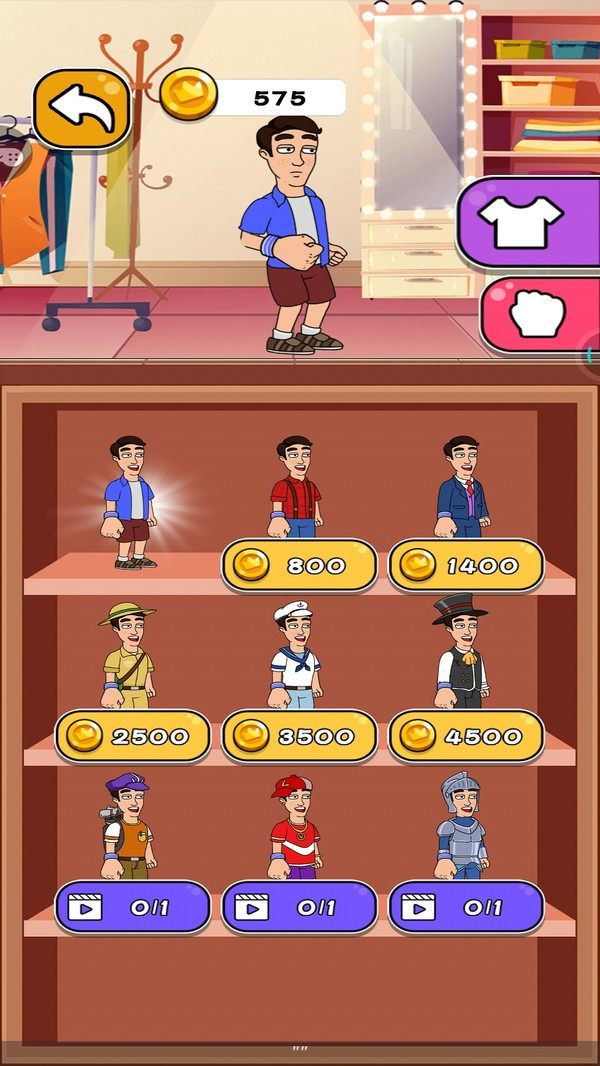Buy the red plaid outfit for 800
The width and height of the screenshot is (600, 1066).
(x=299, y=566)
